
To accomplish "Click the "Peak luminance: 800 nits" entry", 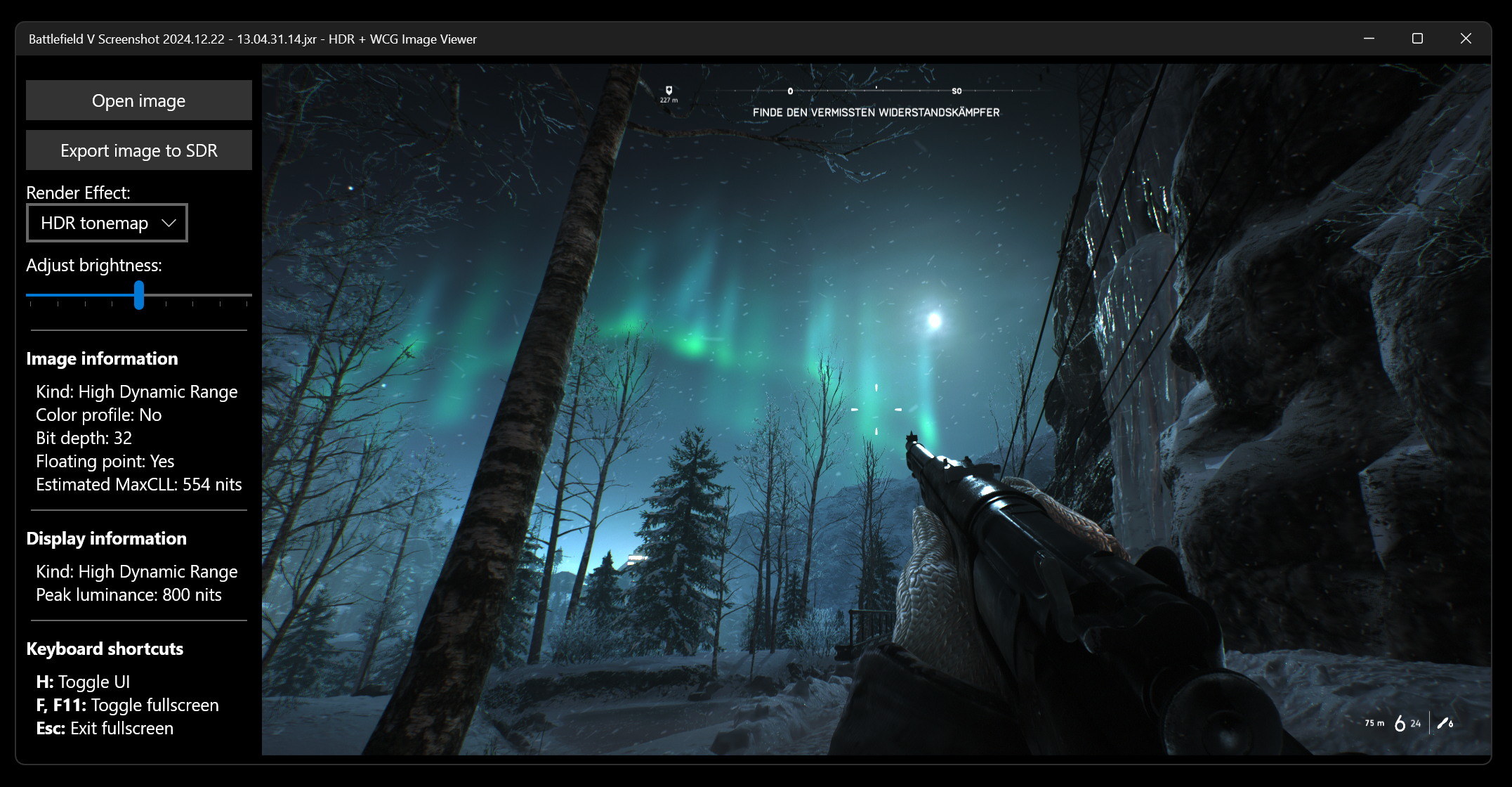I will [x=129, y=594].
